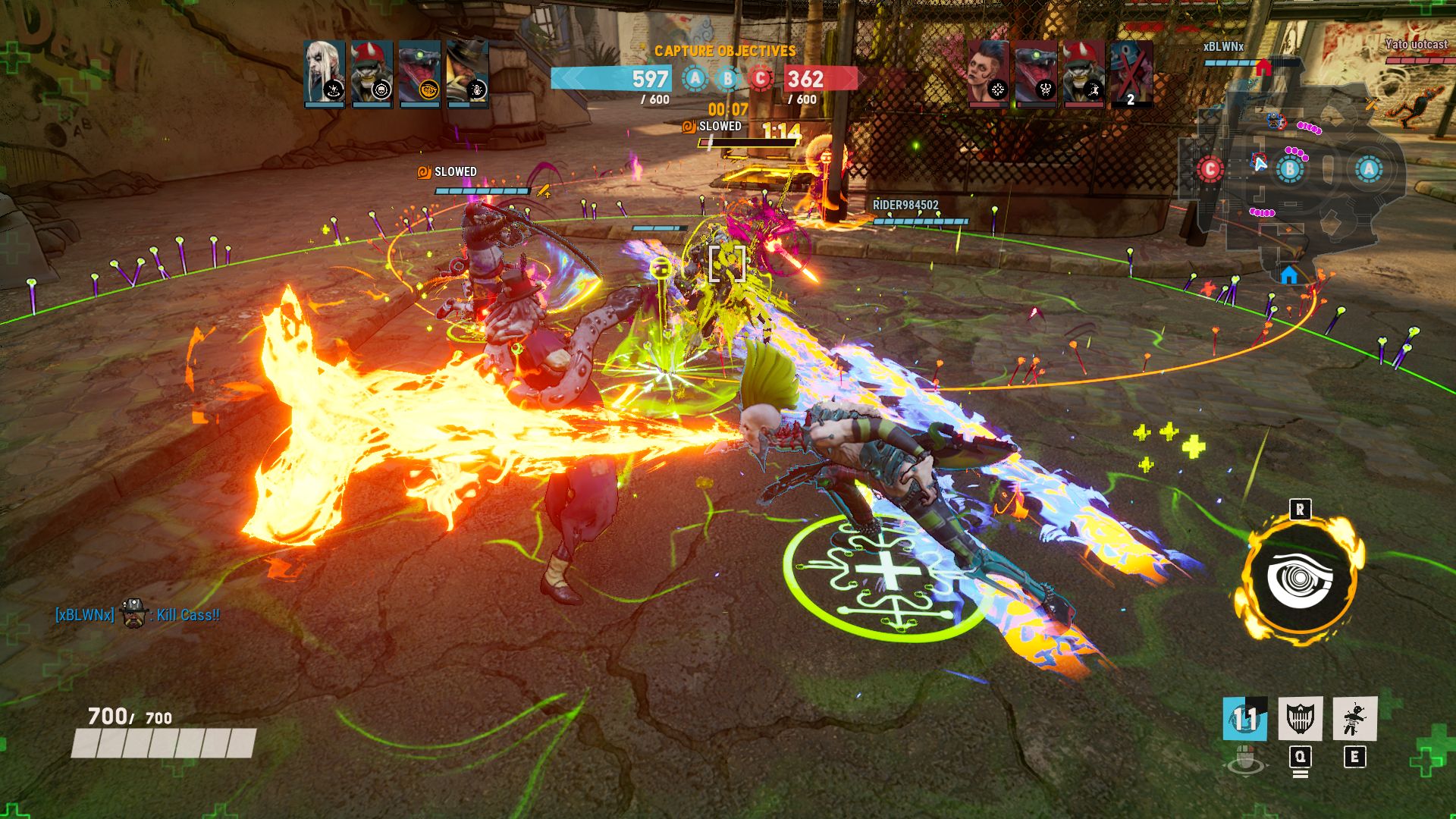The image size is (1456, 819).
Task: Open the chat message from xBLWNx
Action: coord(137,615)
